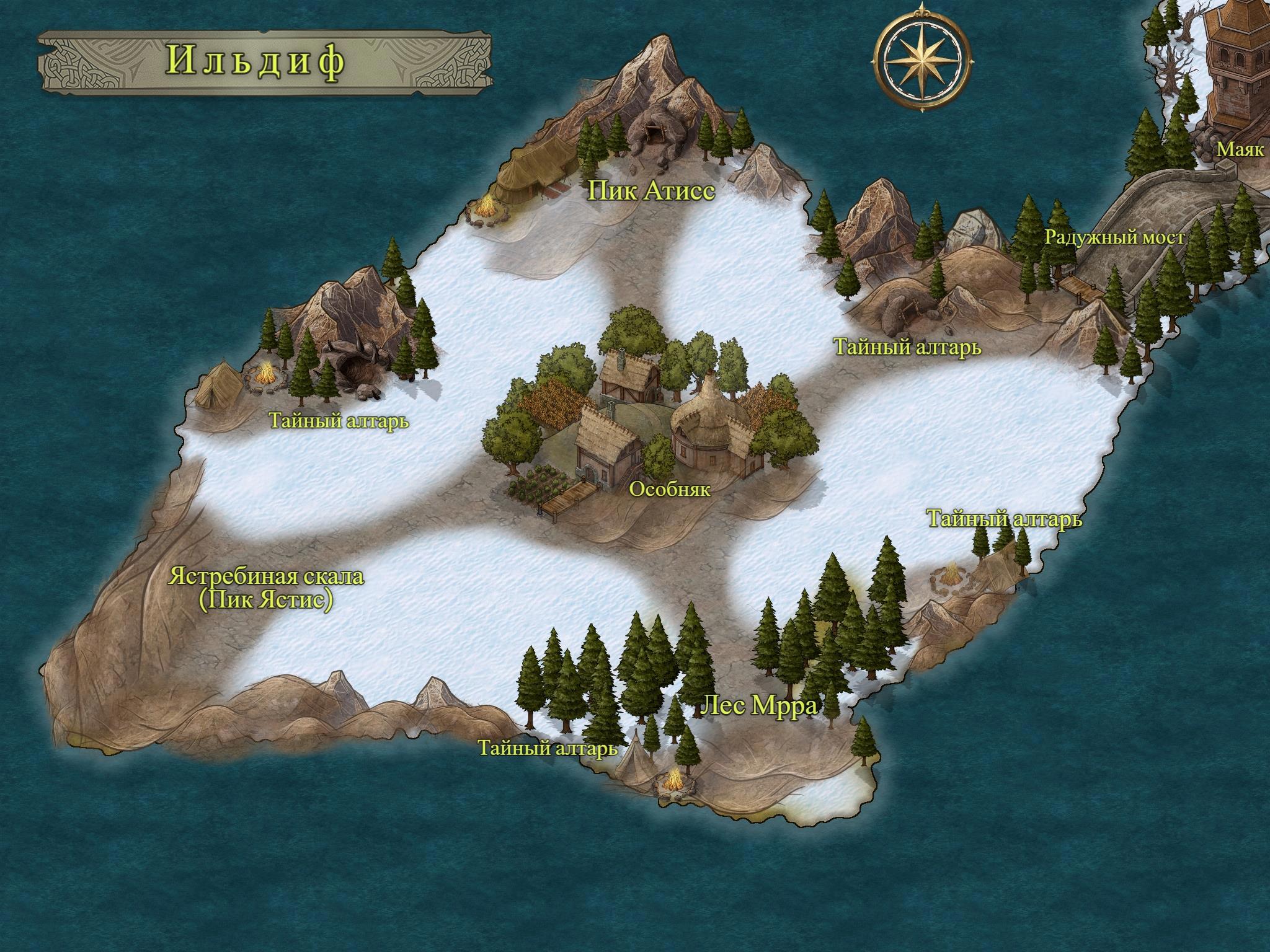The image size is (1270, 952).
Task: Open the Лес Мрра map location
Action: (x=759, y=705)
